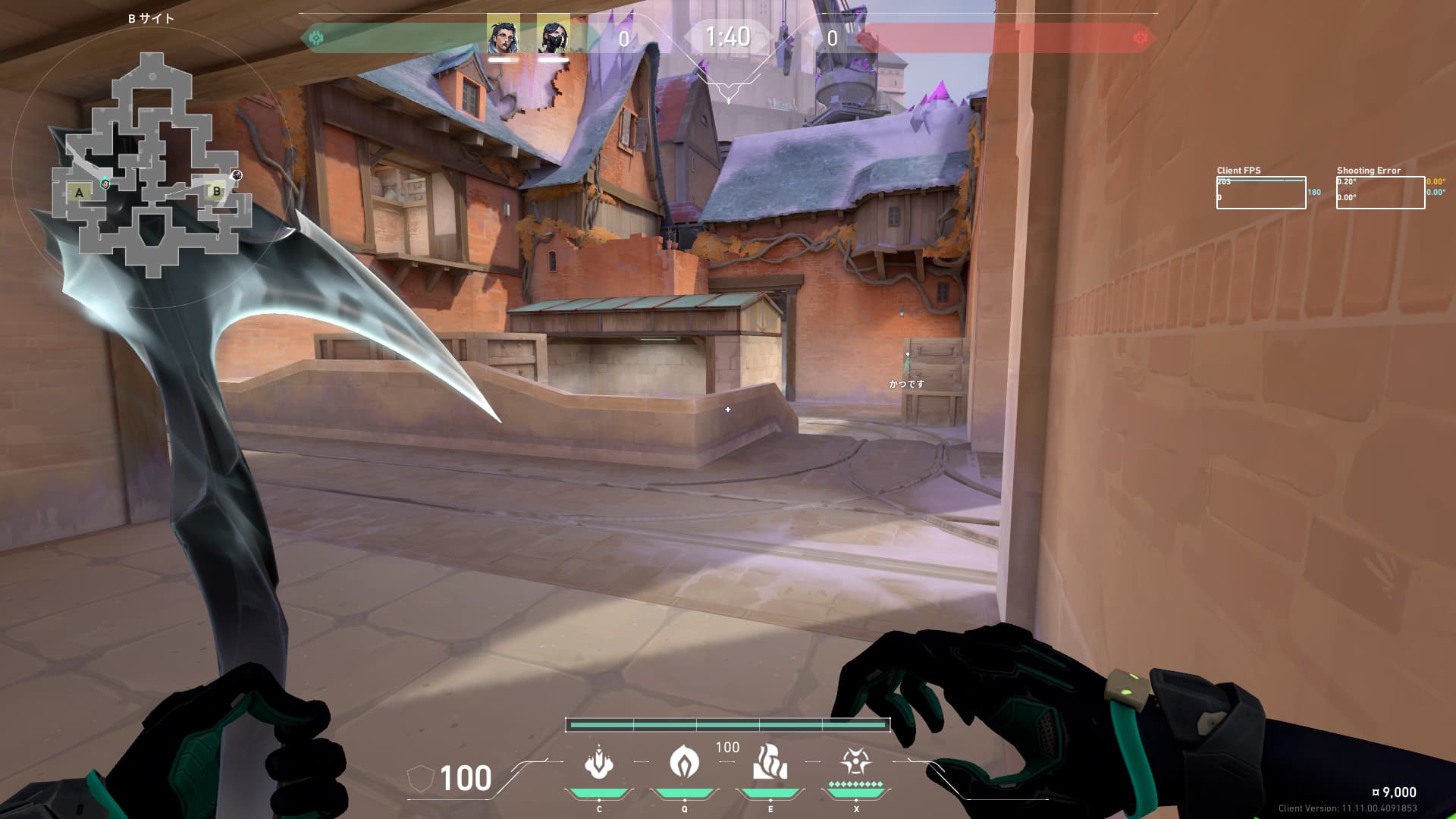Viewport: 1456px width, 819px height.
Task: Ping the B site marker on minimap
Action: pos(217,191)
